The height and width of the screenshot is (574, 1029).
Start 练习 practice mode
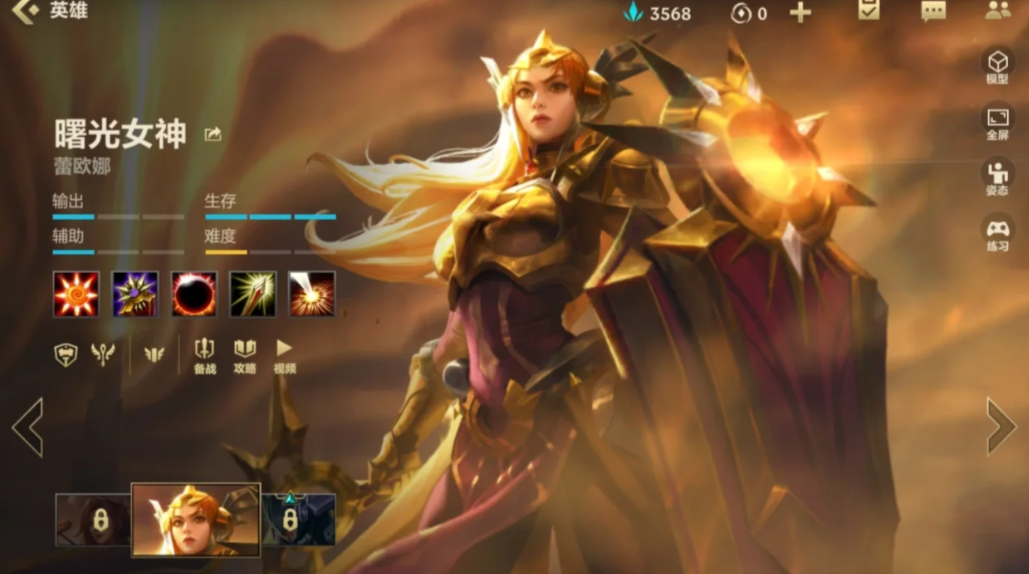pyautogui.click(x=997, y=233)
